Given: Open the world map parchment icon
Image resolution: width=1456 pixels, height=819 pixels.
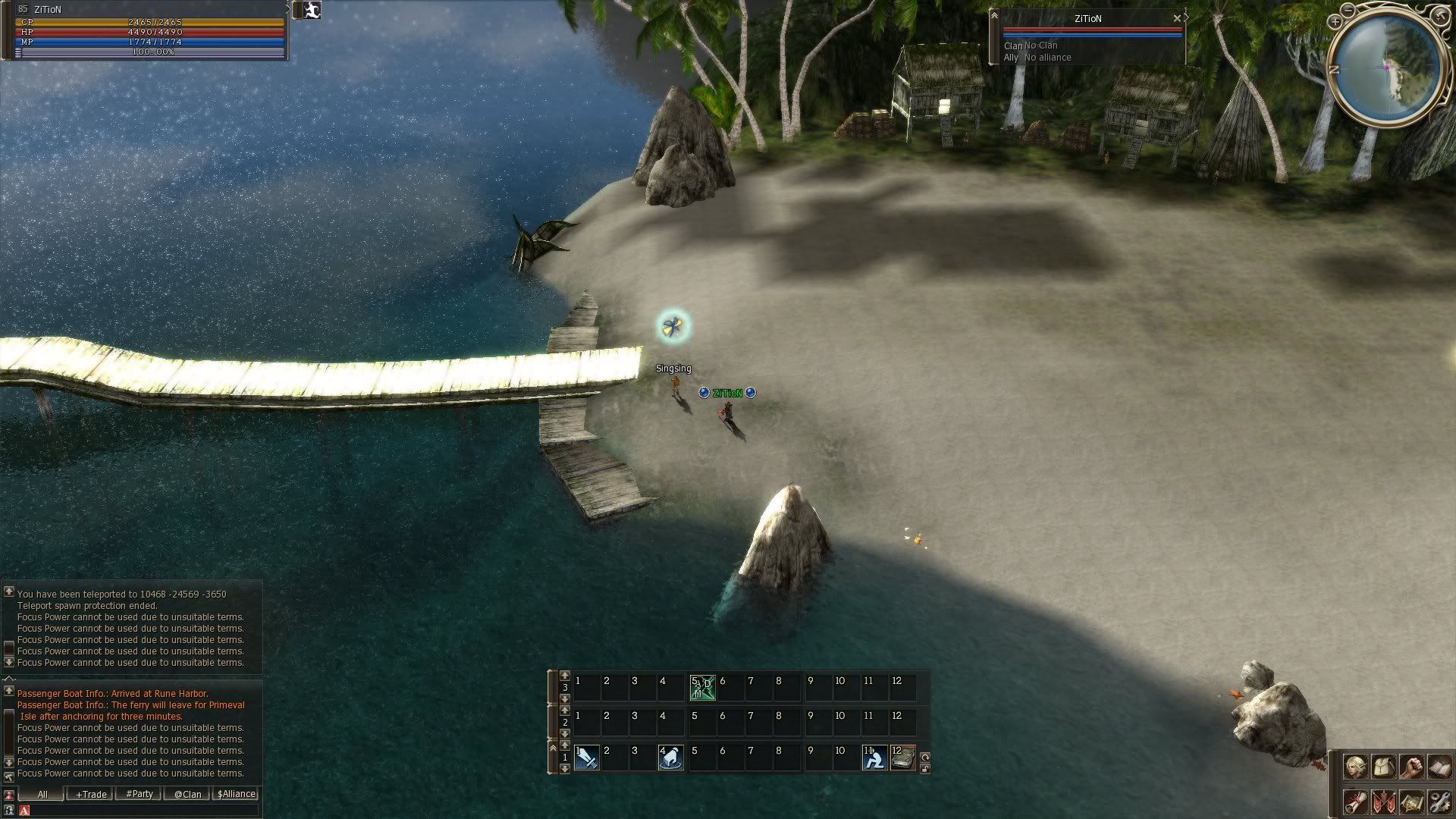Looking at the screenshot, I should click(1410, 802).
